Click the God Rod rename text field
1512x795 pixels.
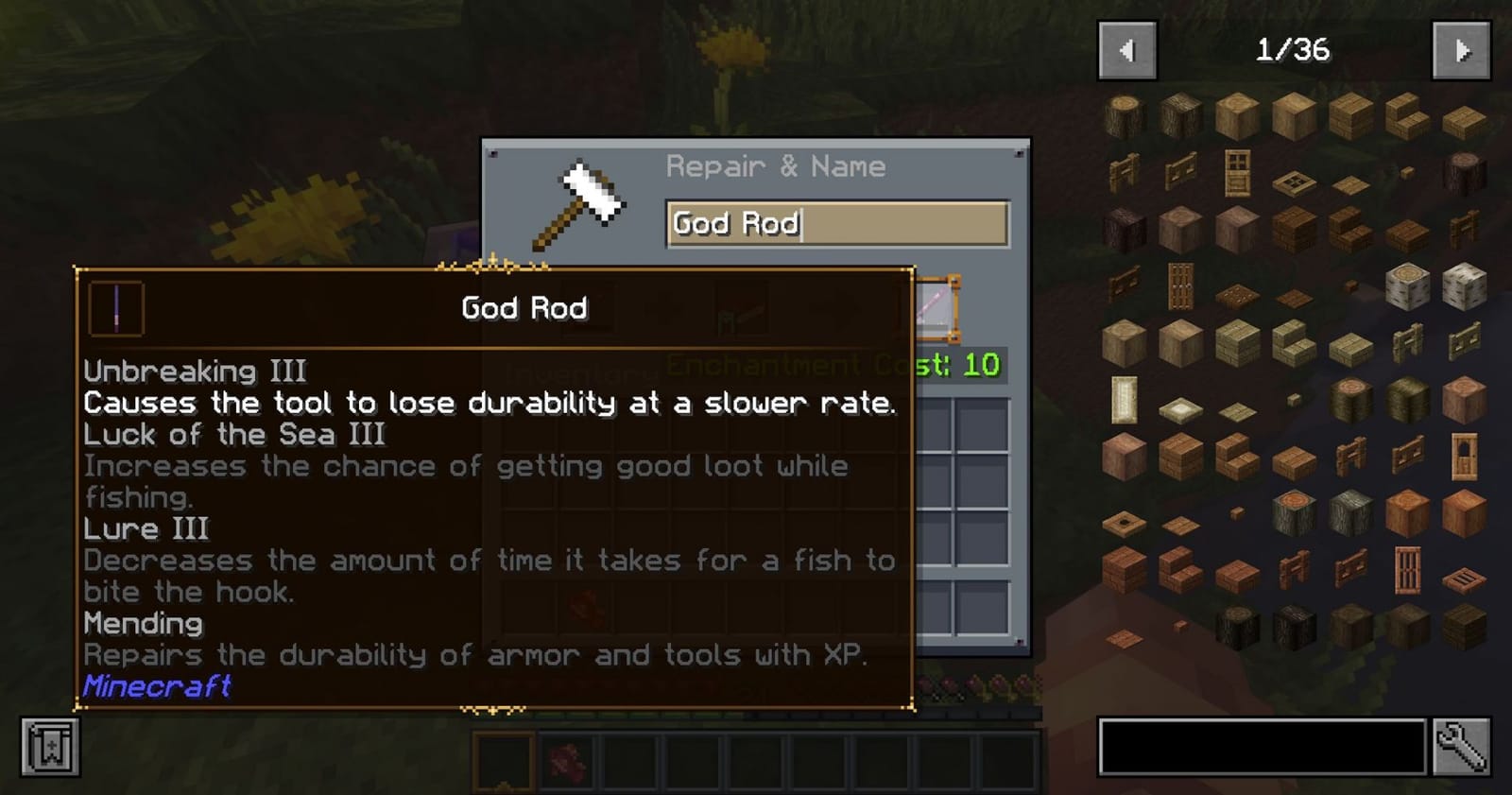(x=836, y=224)
